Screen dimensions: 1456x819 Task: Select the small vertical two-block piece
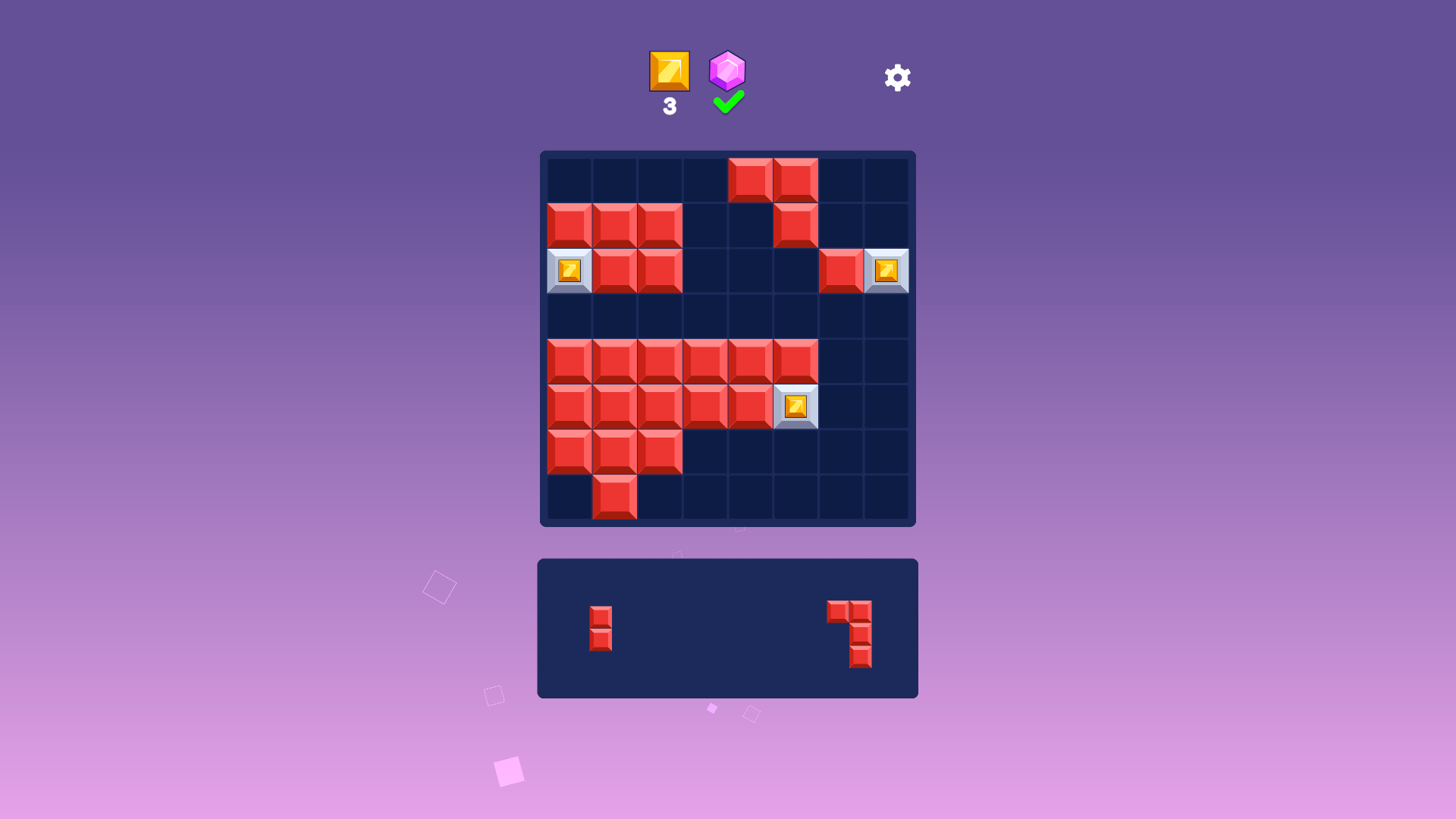click(601, 626)
